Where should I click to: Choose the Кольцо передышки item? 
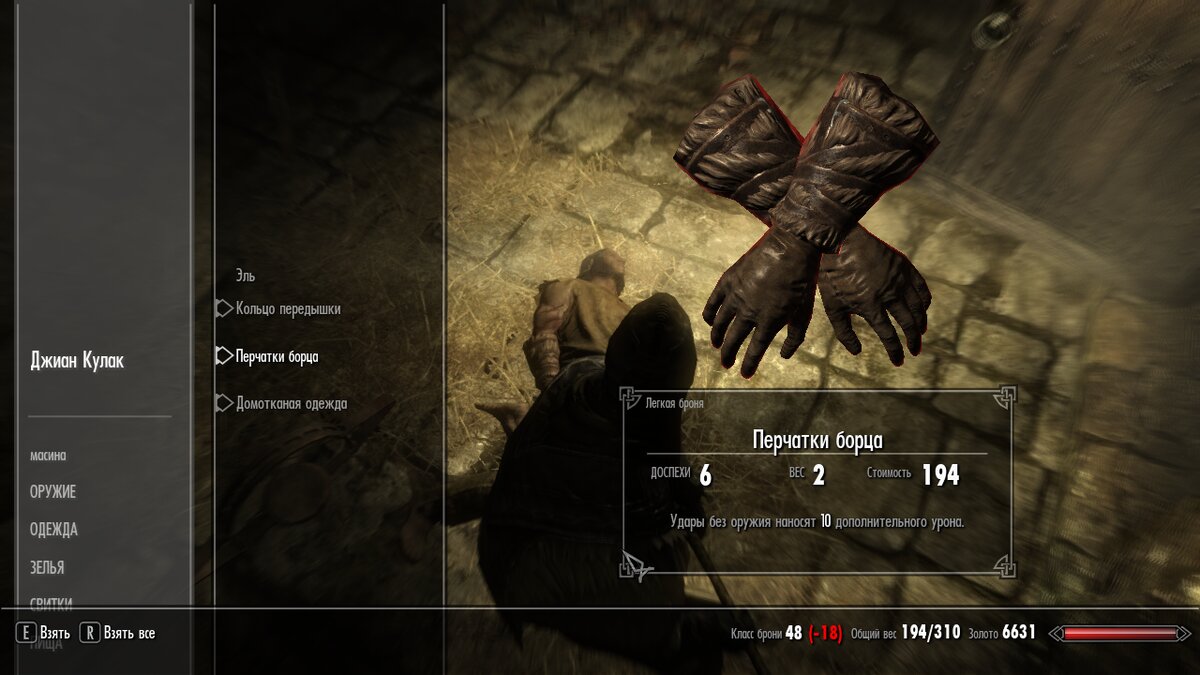(x=288, y=309)
